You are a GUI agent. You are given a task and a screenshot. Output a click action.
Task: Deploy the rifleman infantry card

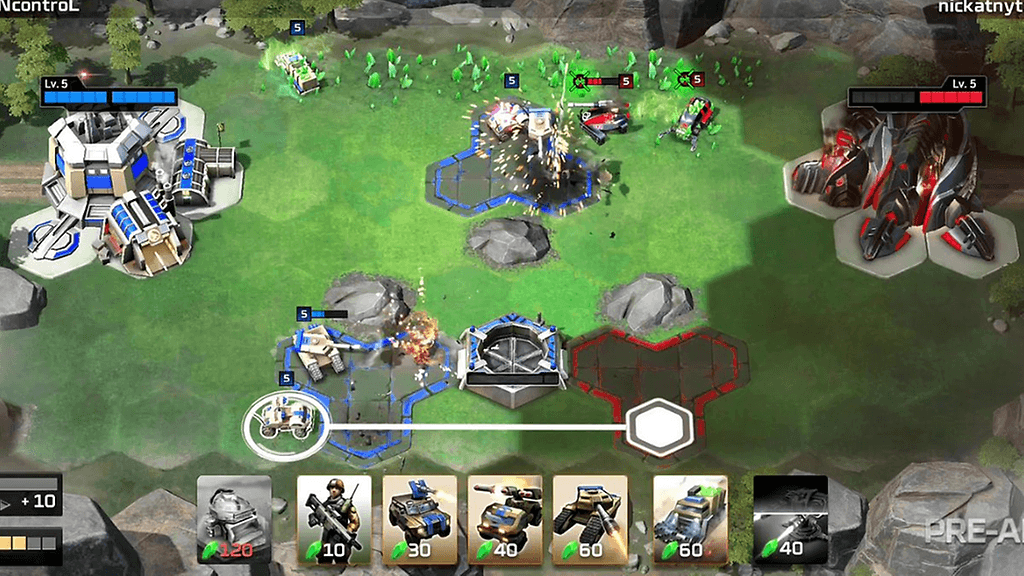[x=334, y=517]
